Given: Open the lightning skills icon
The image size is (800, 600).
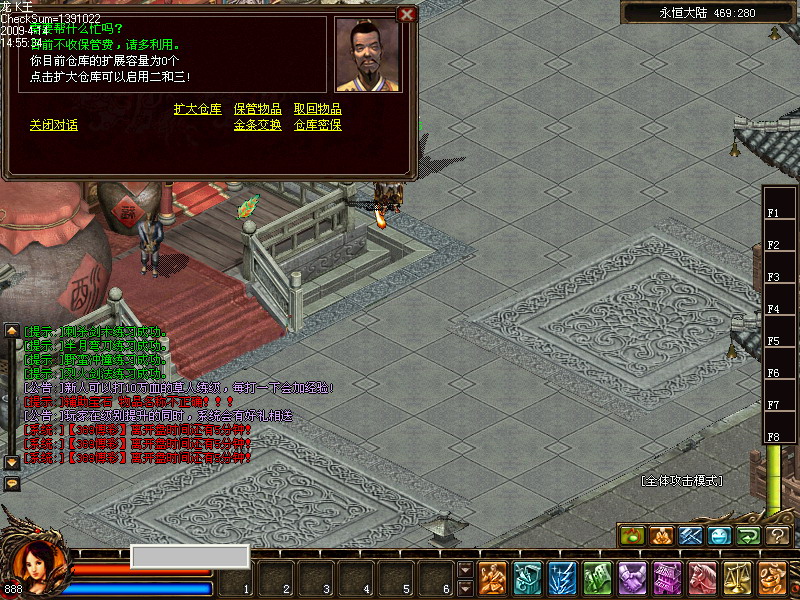Looking at the screenshot, I should [562, 578].
